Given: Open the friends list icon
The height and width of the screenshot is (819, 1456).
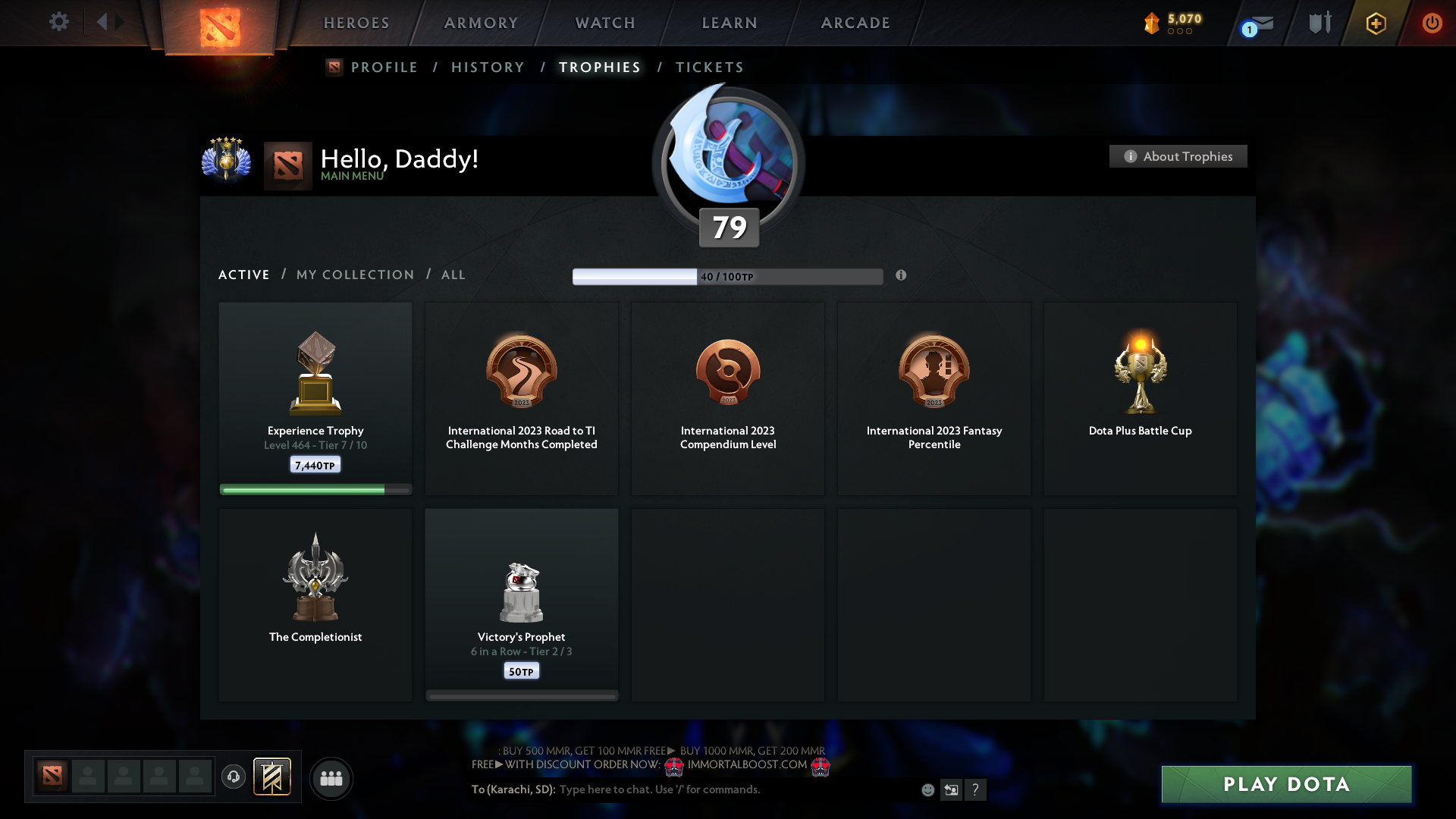Looking at the screenshot, I should click(331, 778).
